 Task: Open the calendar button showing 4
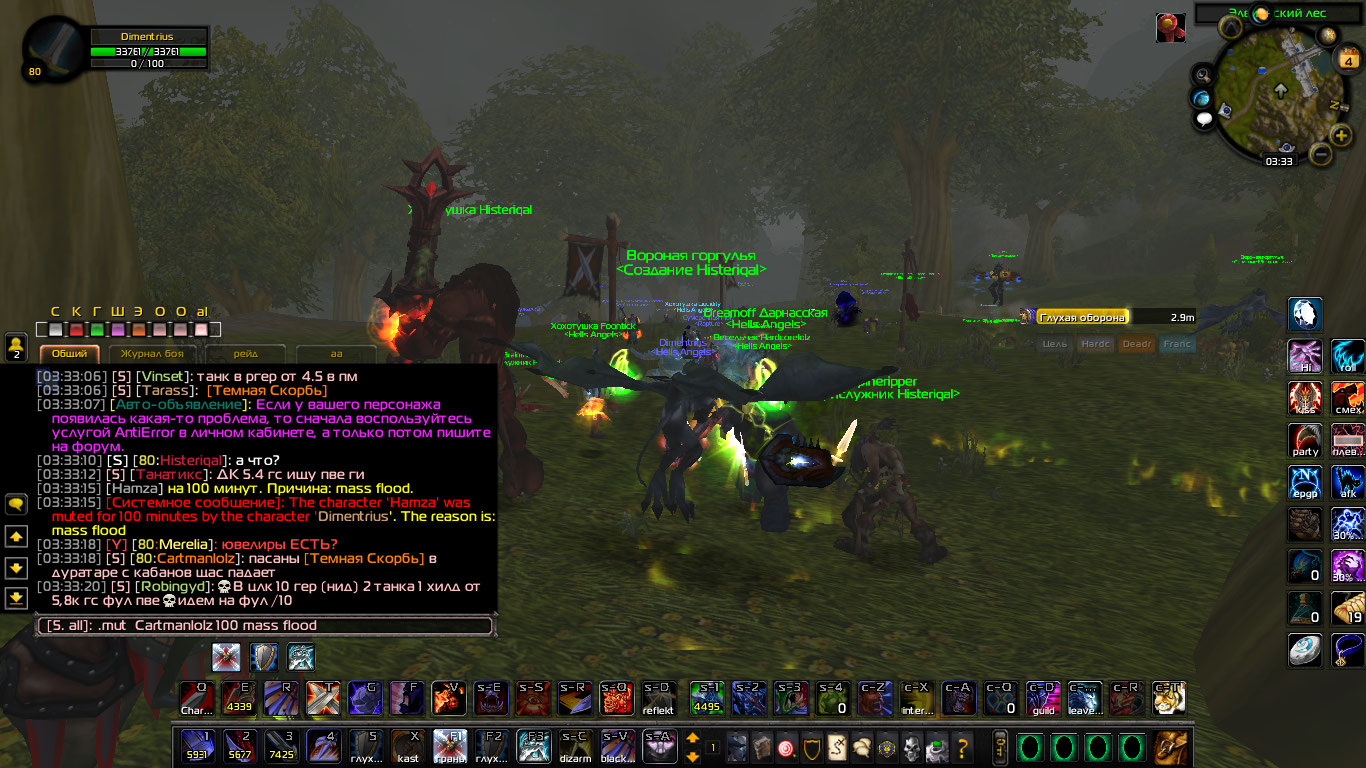1348,60
